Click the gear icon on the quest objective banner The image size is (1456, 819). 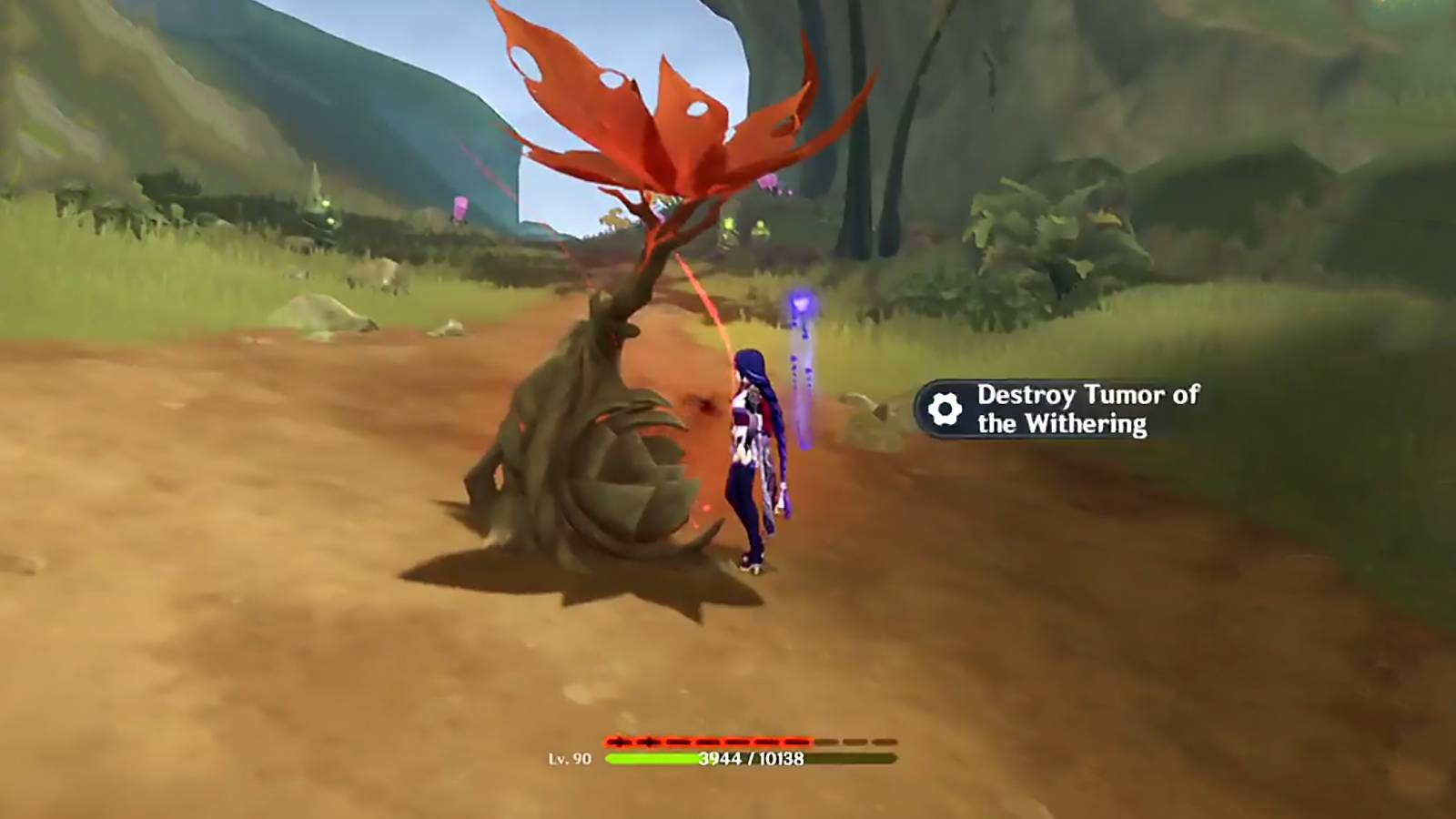click(x=945, y=407)
